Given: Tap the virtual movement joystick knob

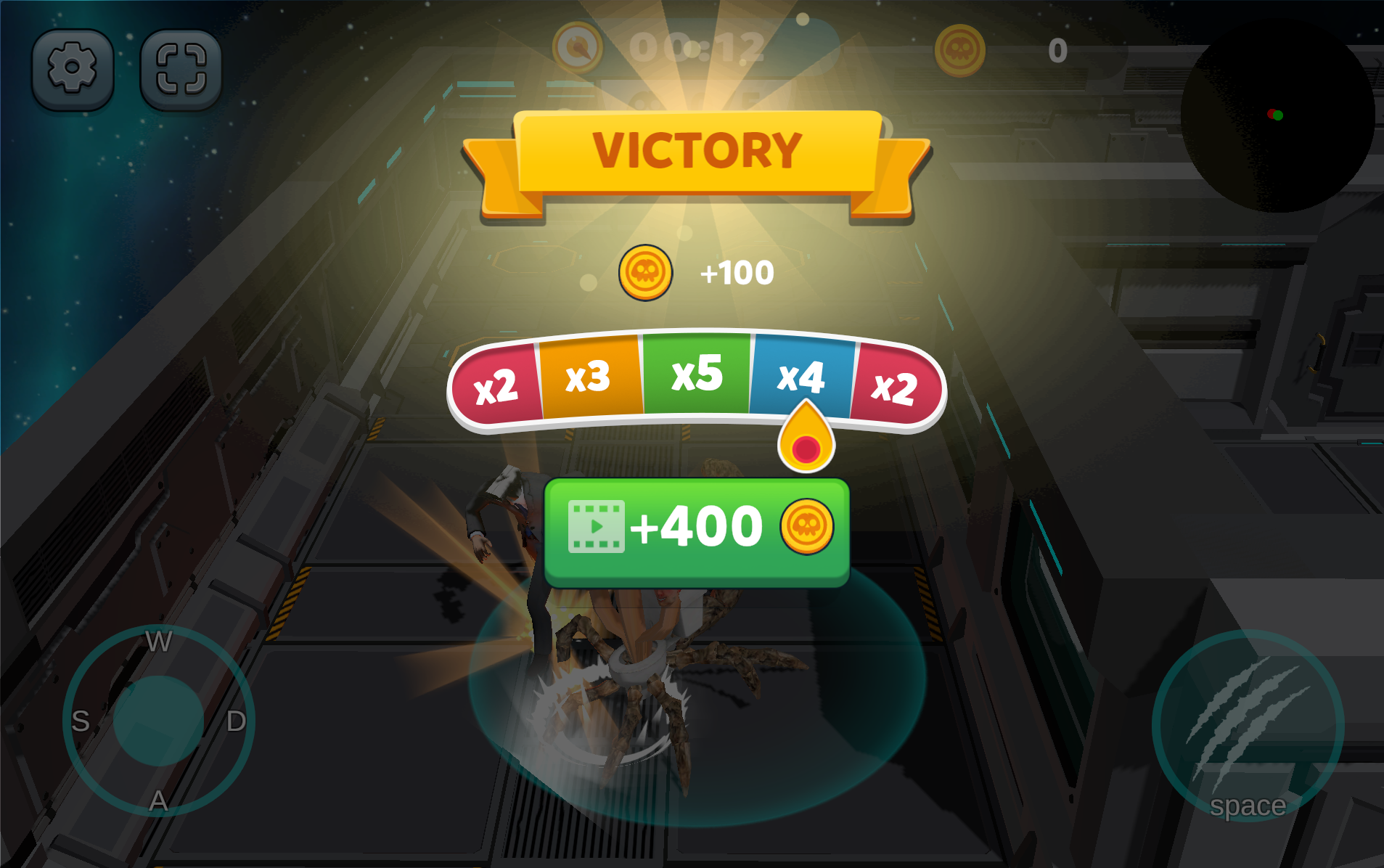Looking at the screenshot, I should tap(158, 720).
